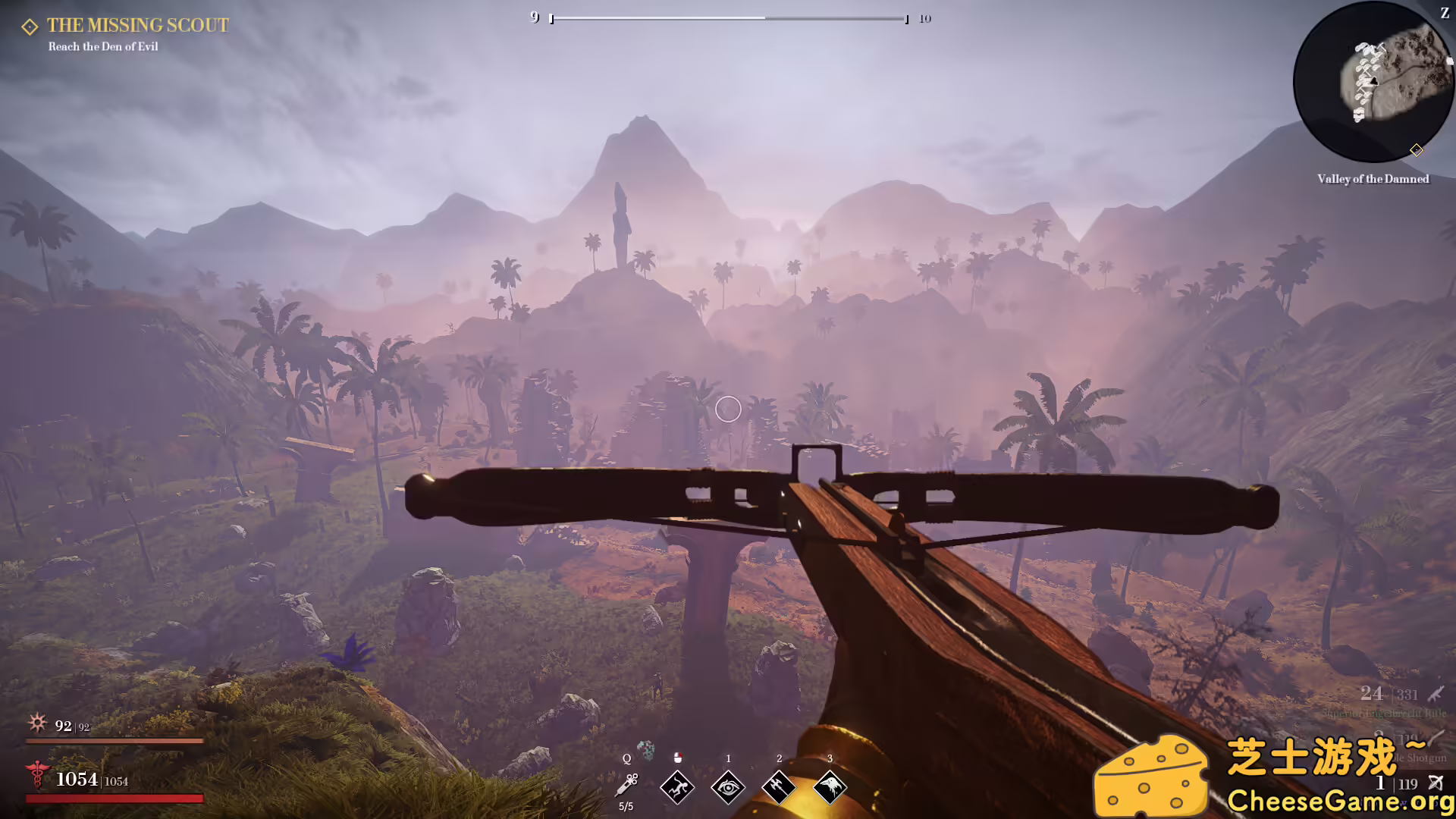Select The Missing Scout quest tracker

pos(136,26)
